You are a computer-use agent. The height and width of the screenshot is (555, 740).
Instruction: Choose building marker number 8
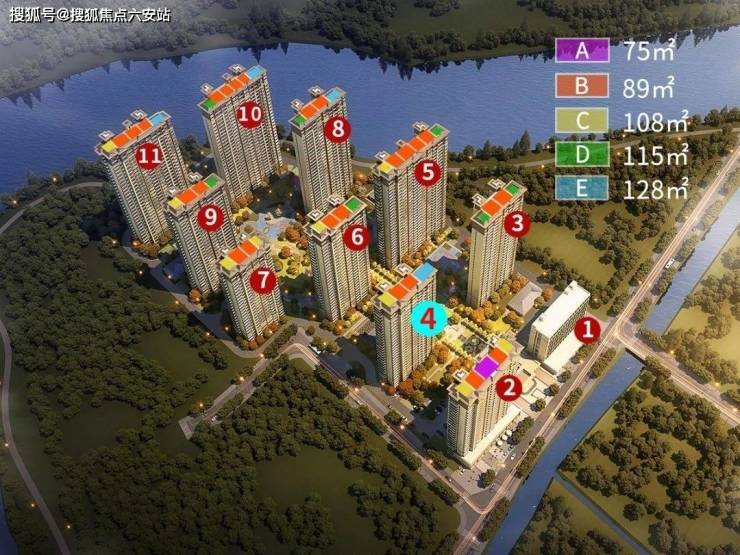(339, 128)
